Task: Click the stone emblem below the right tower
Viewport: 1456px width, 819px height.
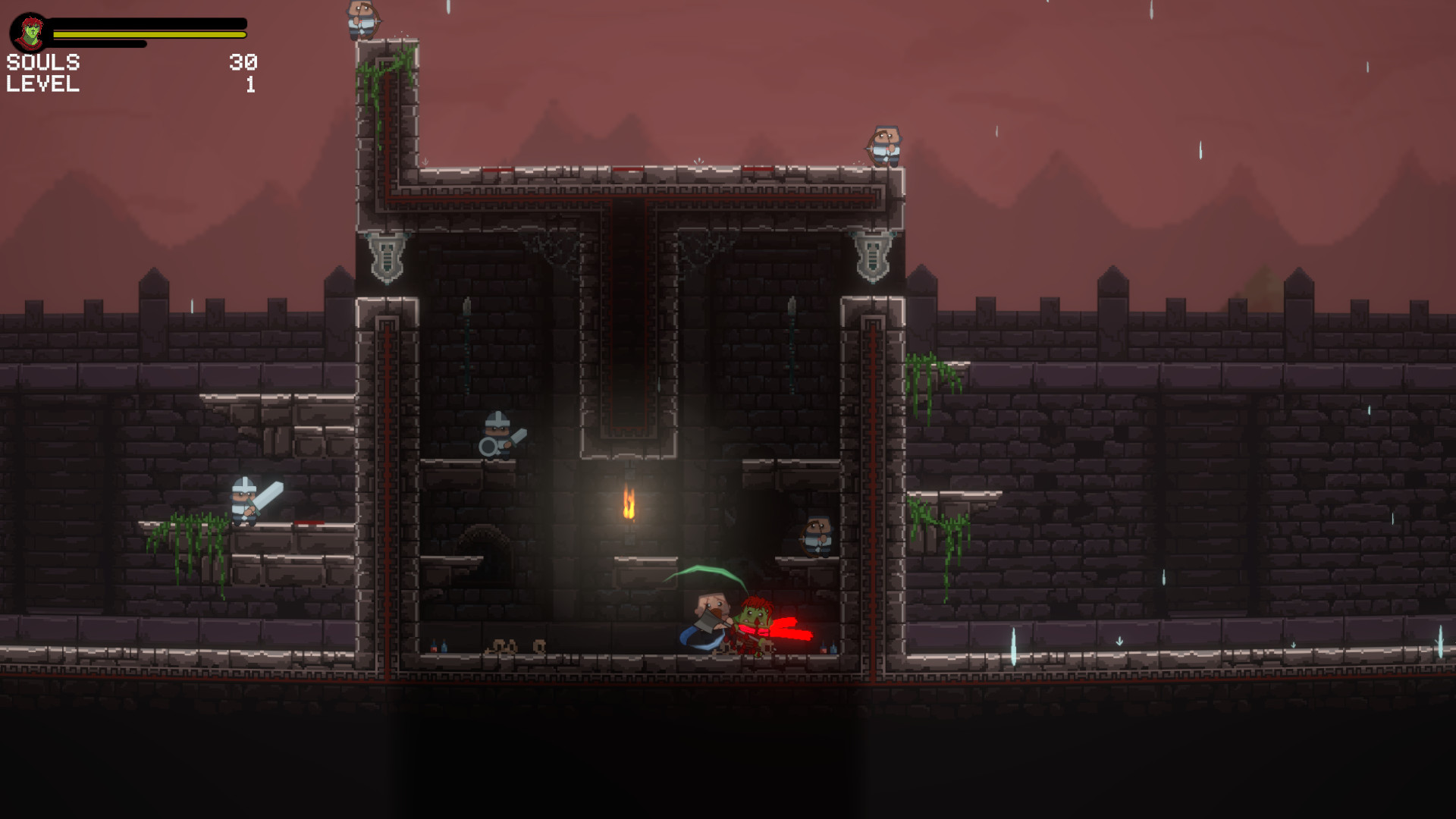Action: coord(874,258)
